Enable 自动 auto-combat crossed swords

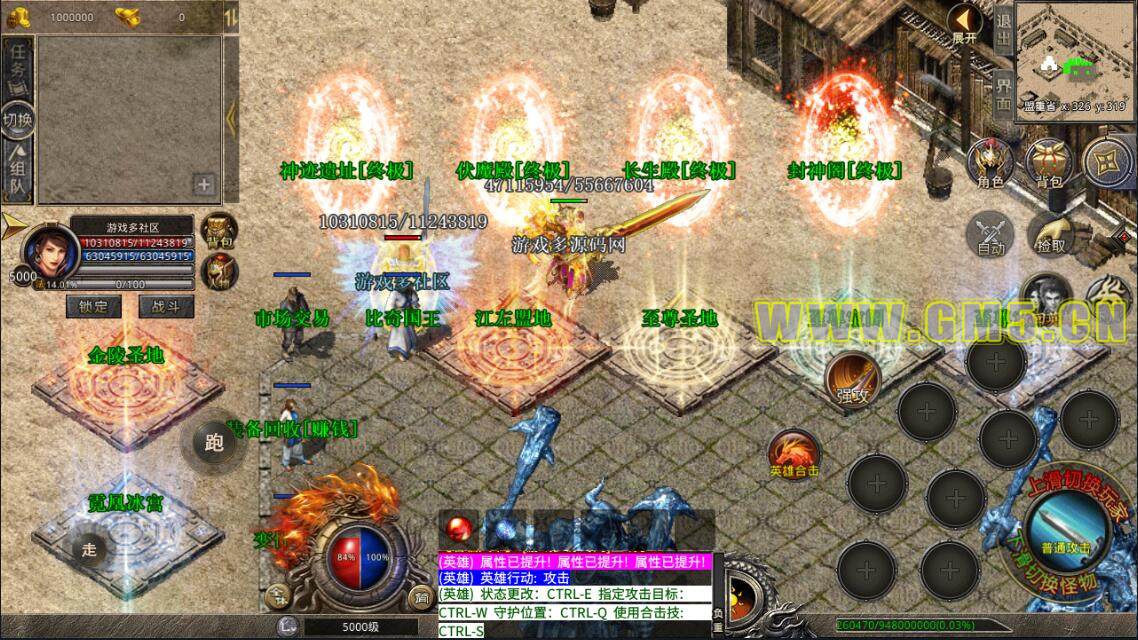pyautogui.click(x=991, y=237)
